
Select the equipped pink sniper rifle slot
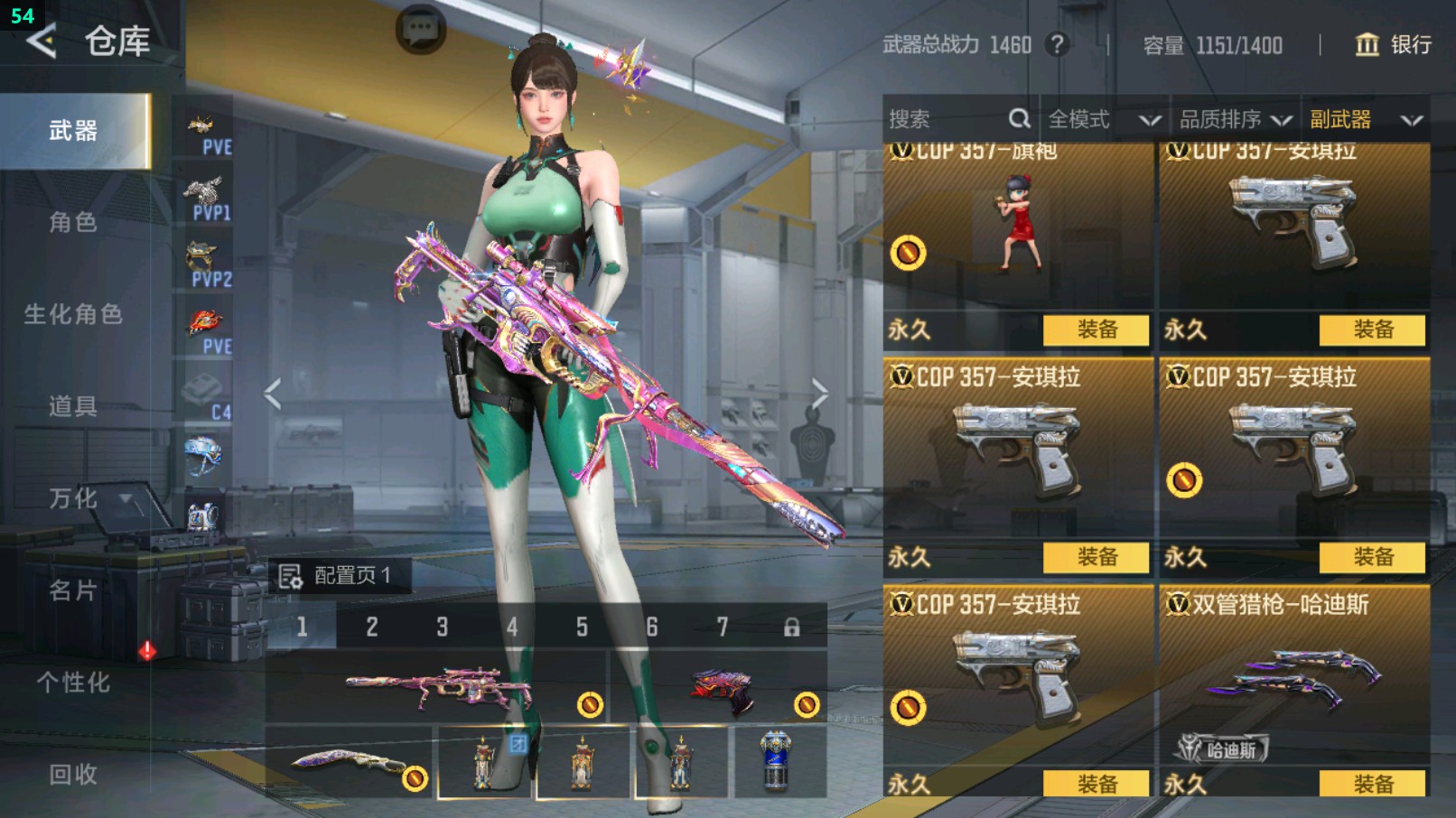(438, 688)
